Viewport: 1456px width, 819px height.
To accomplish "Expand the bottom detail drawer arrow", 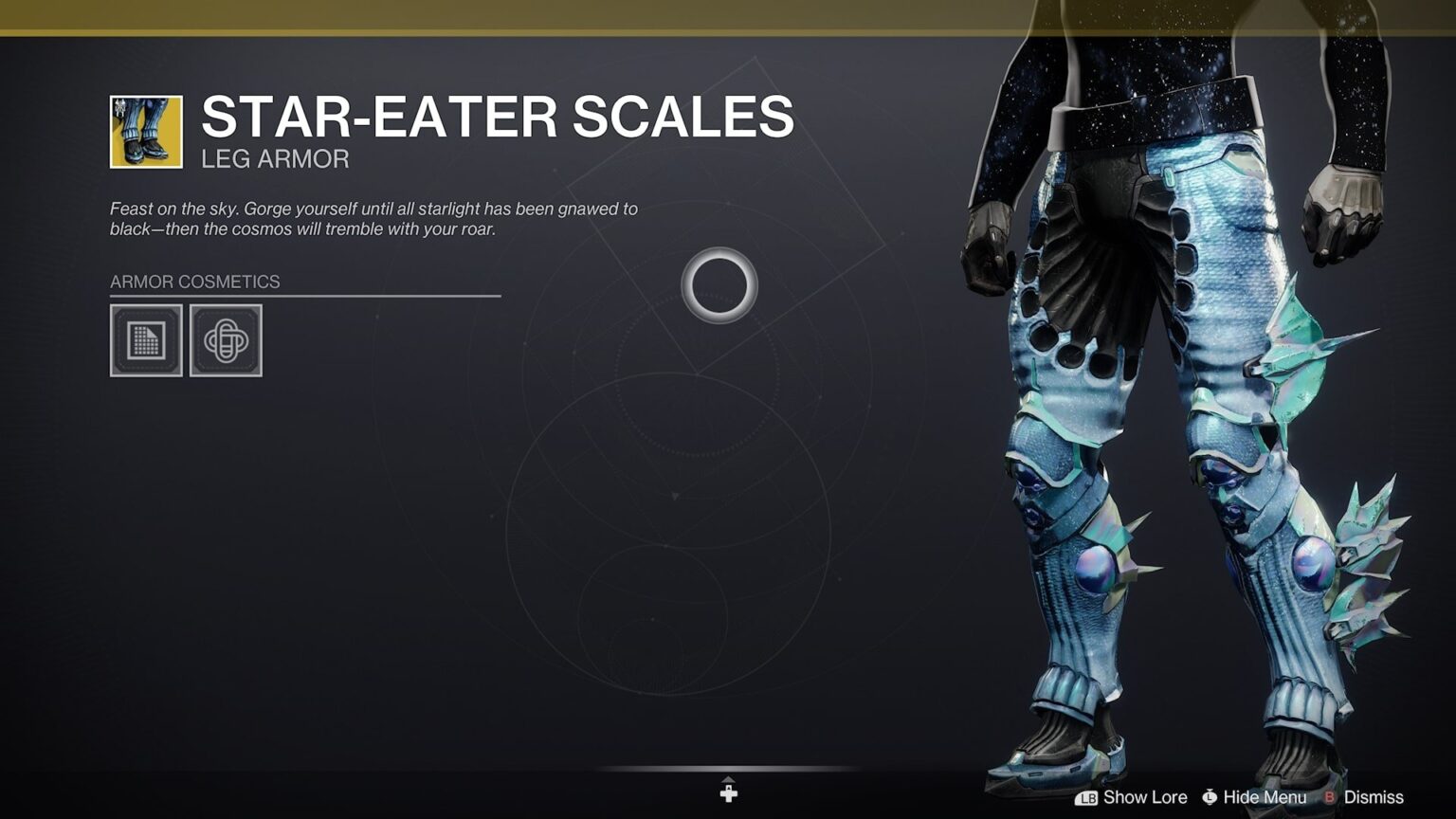I will tap(728, 790).
